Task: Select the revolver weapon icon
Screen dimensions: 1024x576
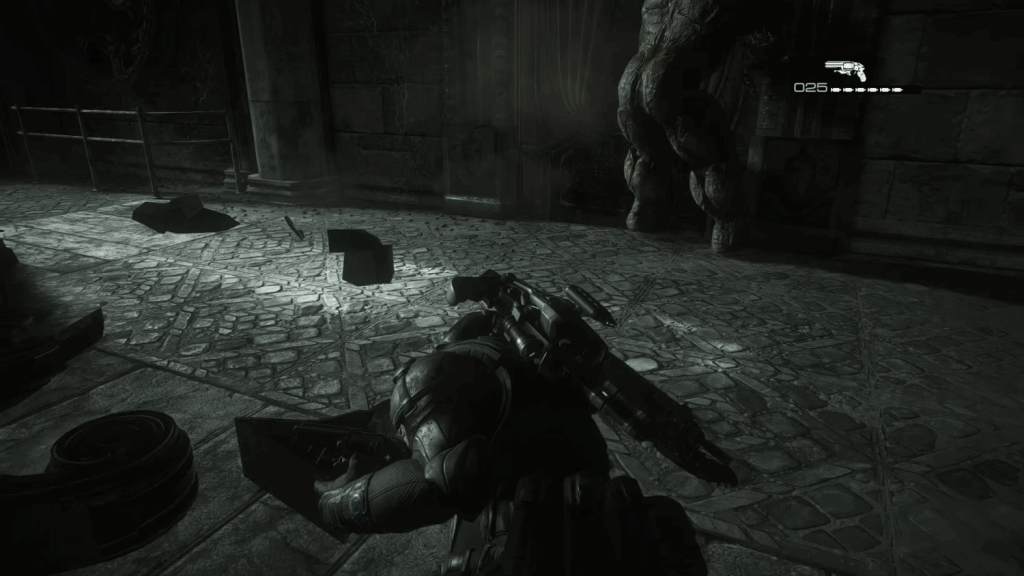Action: click(x=846, y=69)
